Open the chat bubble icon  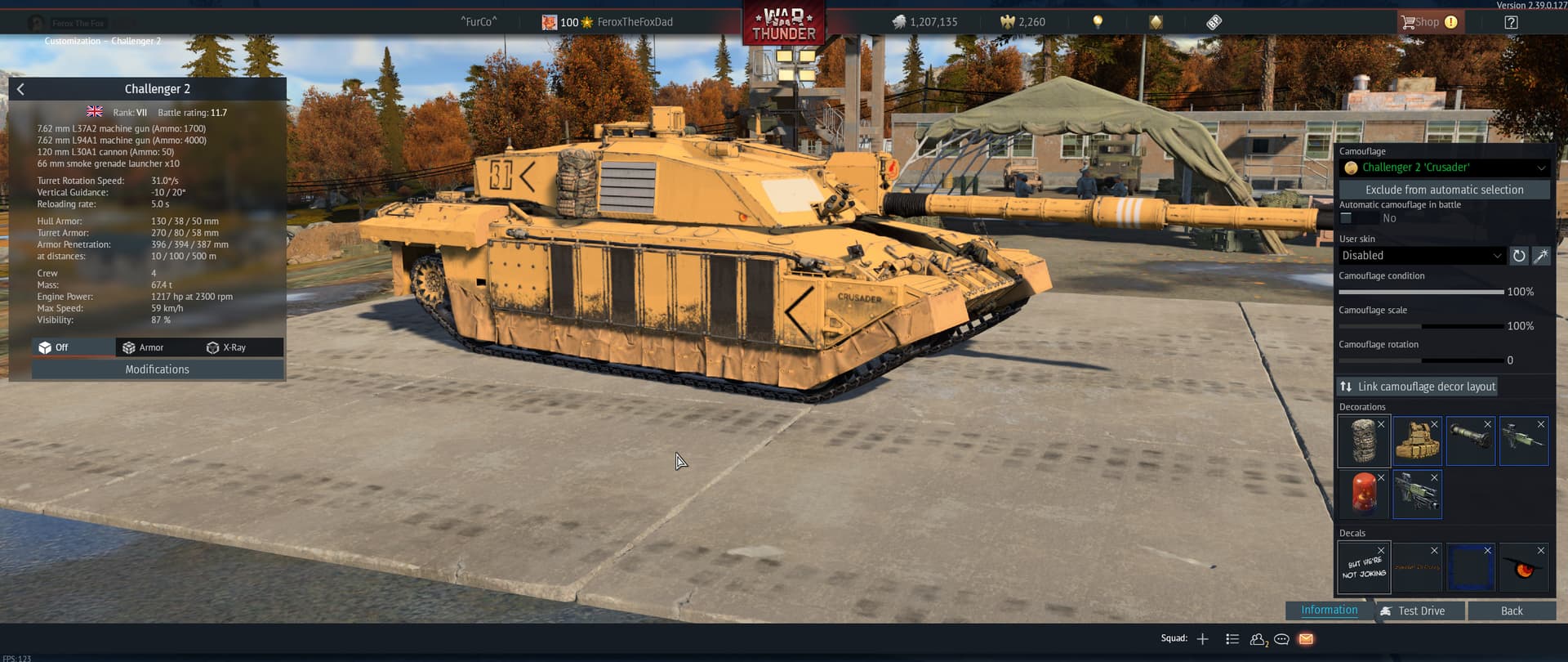tap(1281, 640)
